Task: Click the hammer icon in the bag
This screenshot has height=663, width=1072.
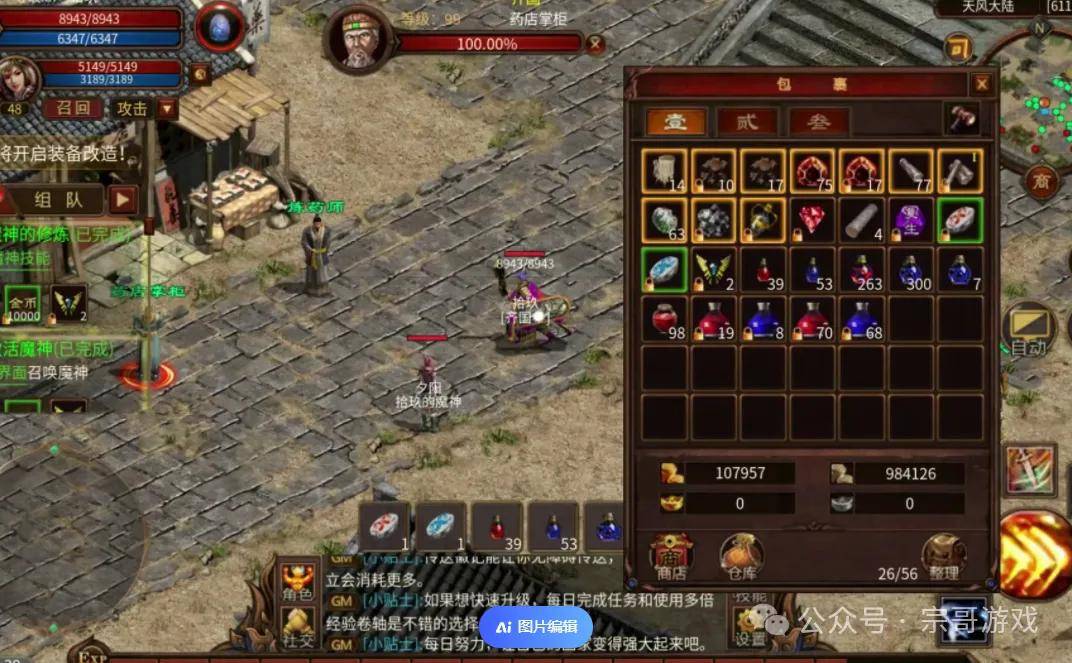Action: tap(963, 119)
